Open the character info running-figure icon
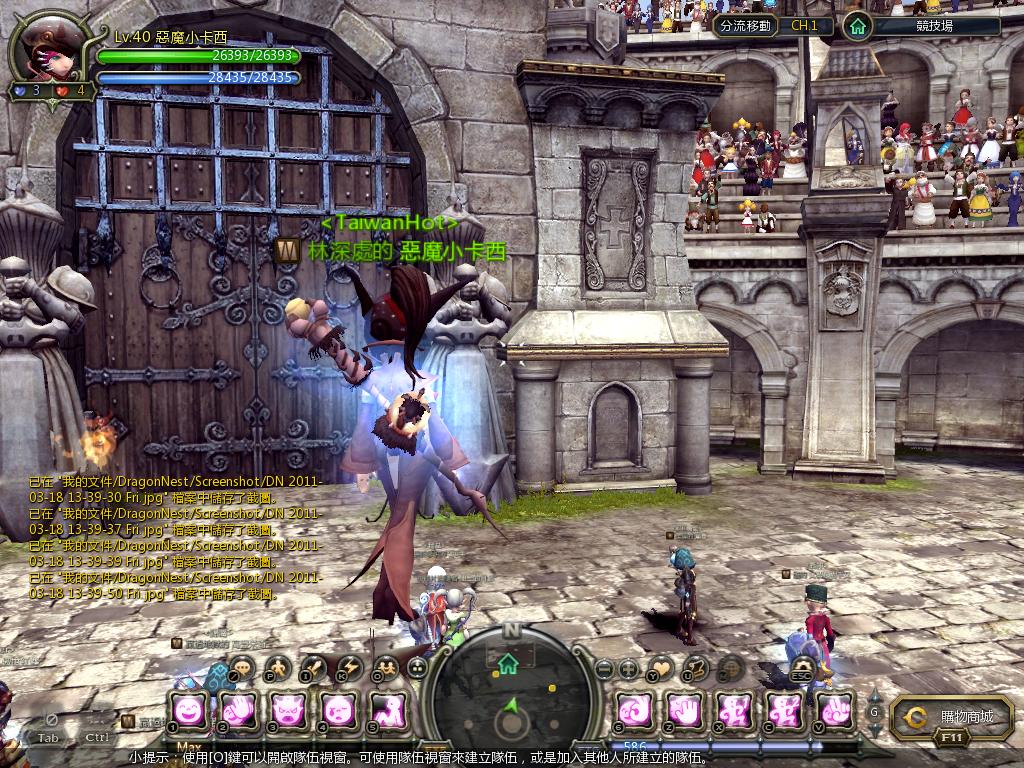 (x=278, y=667)
